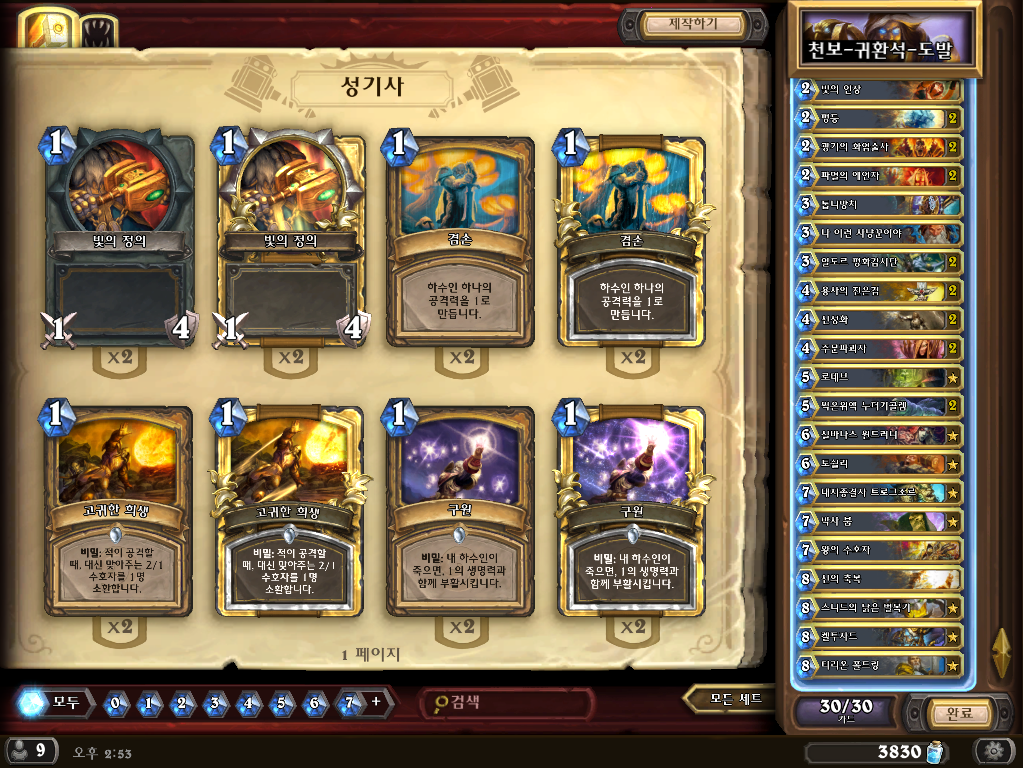The width and height of the screenshot is (1023, 768).
Task: Click the 제작하기 crafting button
Action: [693, 24]
